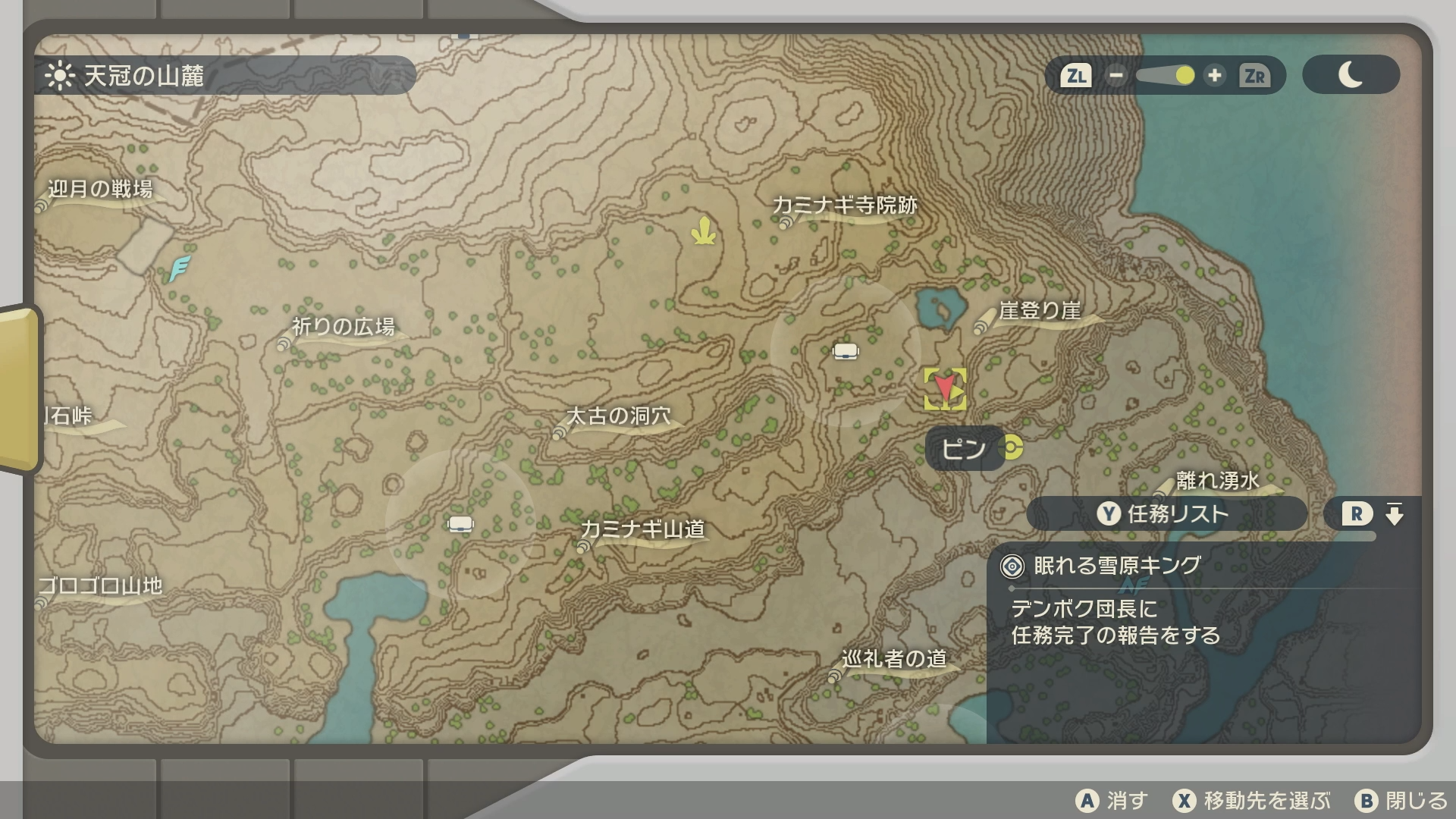The image size is (1456, 819).
Task: Select the ピン marker label
Action: pos(965,449)
